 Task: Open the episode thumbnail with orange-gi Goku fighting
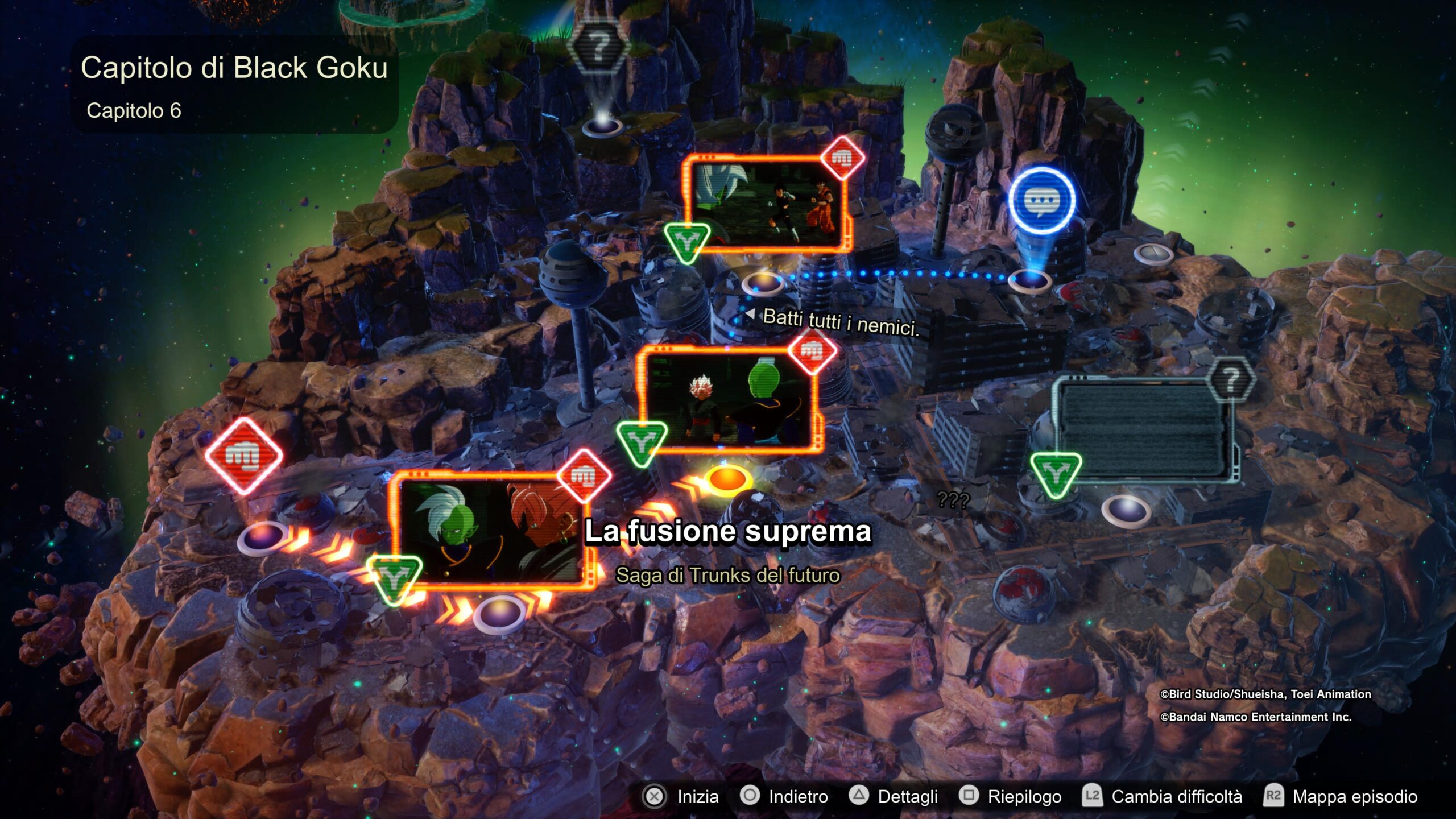click(x=768, y=205)
